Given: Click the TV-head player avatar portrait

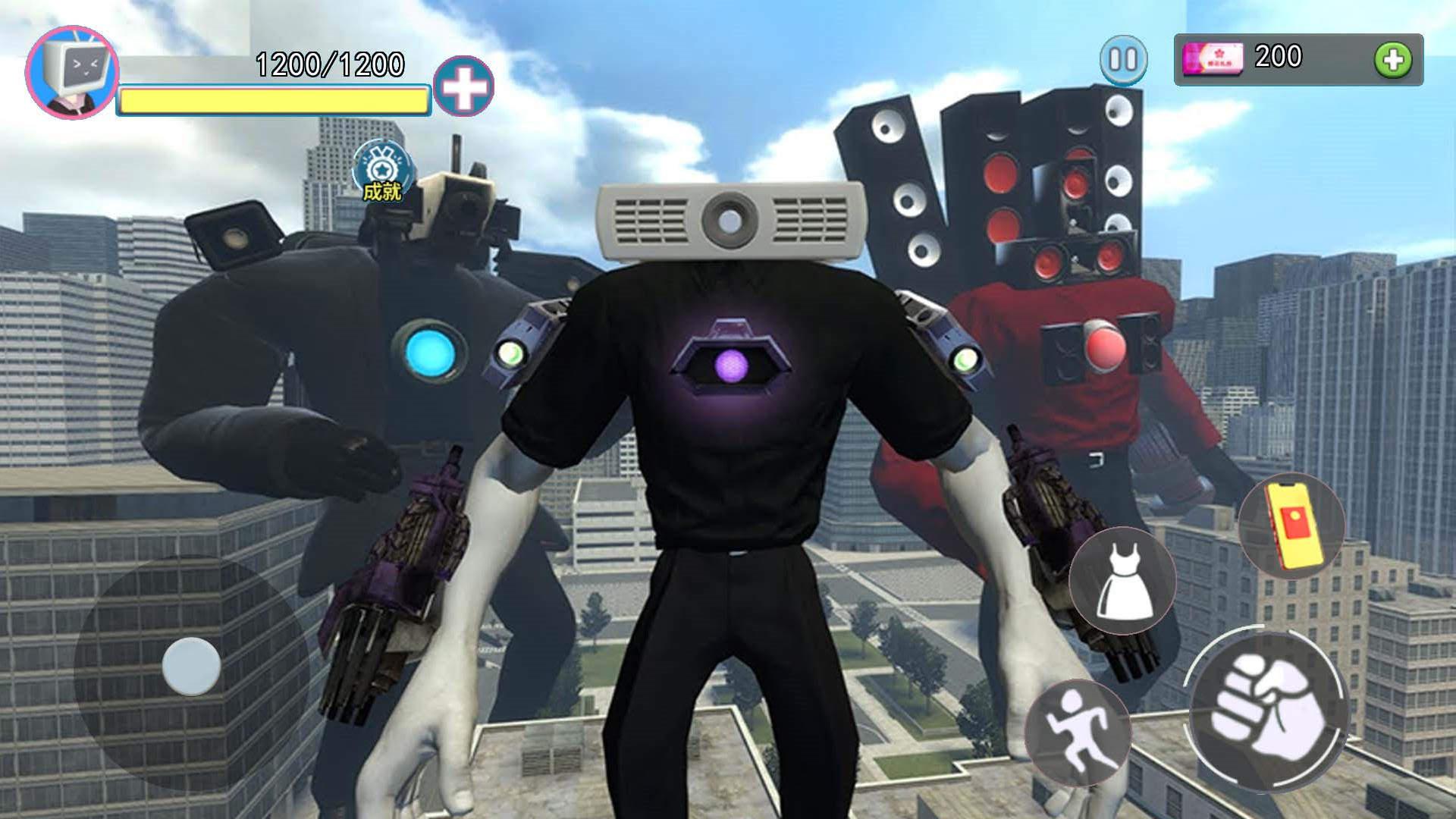Looking at the screenshot, I should tap(72, 72).
